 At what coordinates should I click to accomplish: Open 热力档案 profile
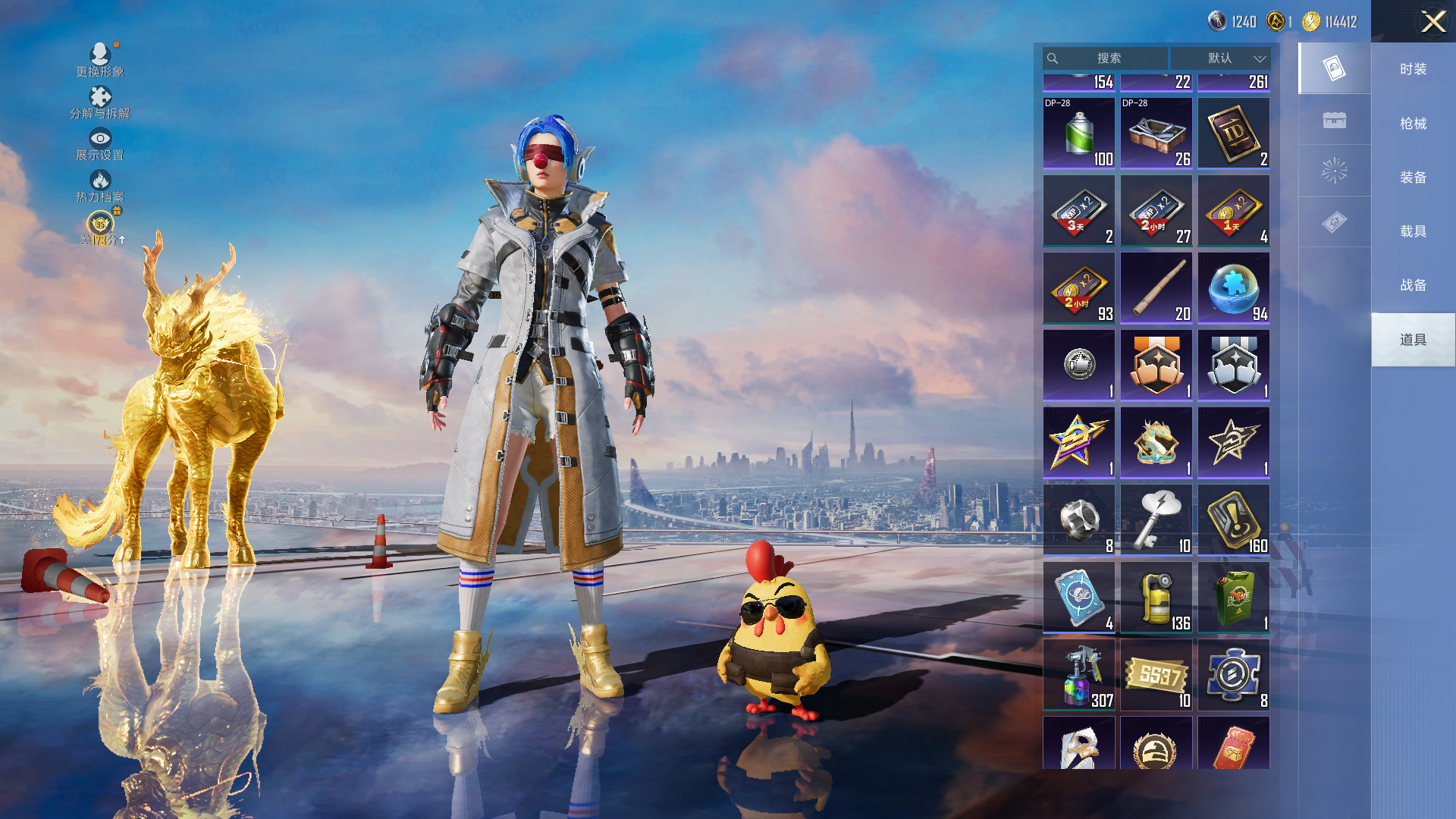pyautogui.click(x=100, y=185)
